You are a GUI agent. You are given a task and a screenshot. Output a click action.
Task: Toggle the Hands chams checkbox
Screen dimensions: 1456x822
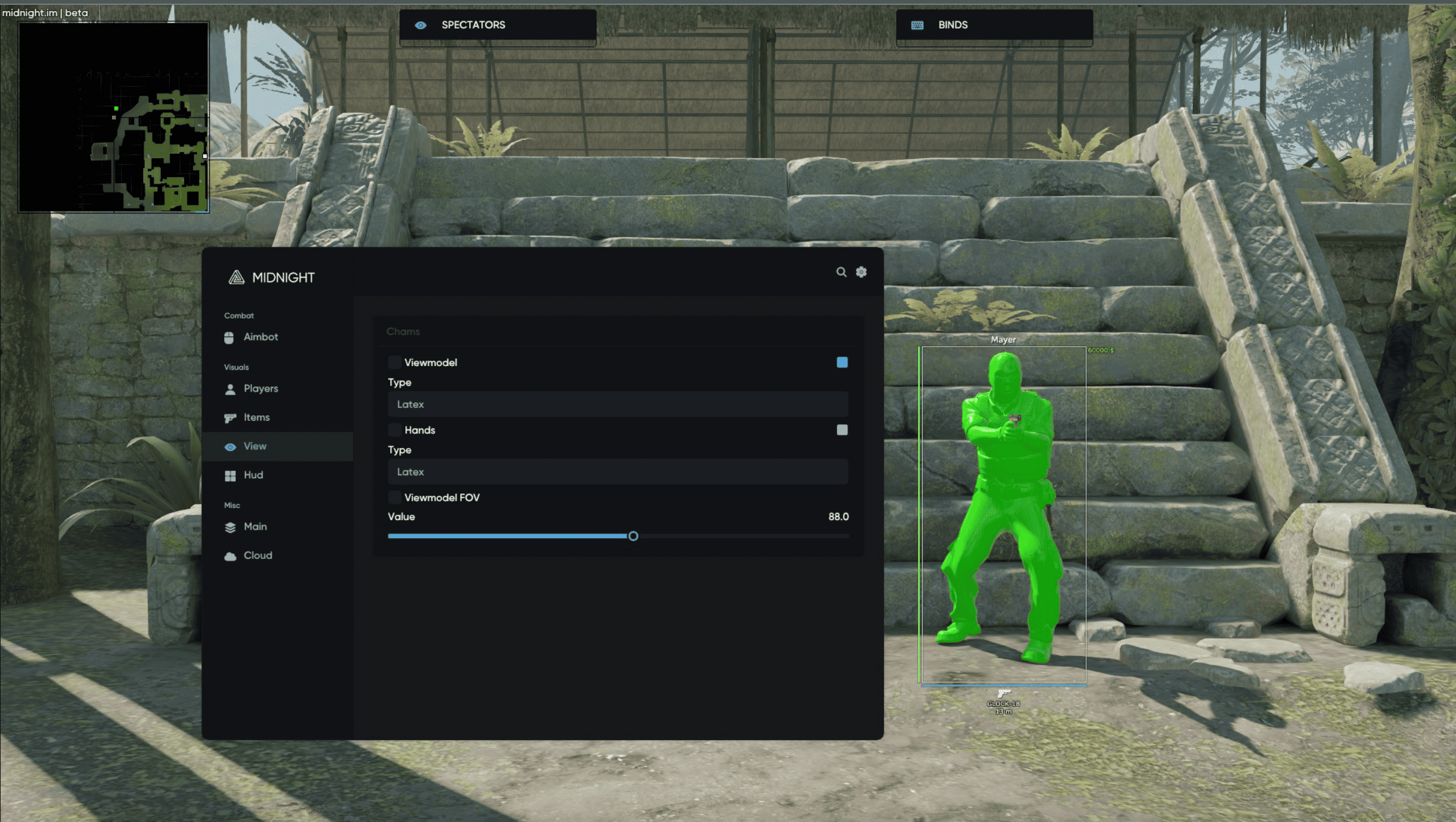coord(395,430)
